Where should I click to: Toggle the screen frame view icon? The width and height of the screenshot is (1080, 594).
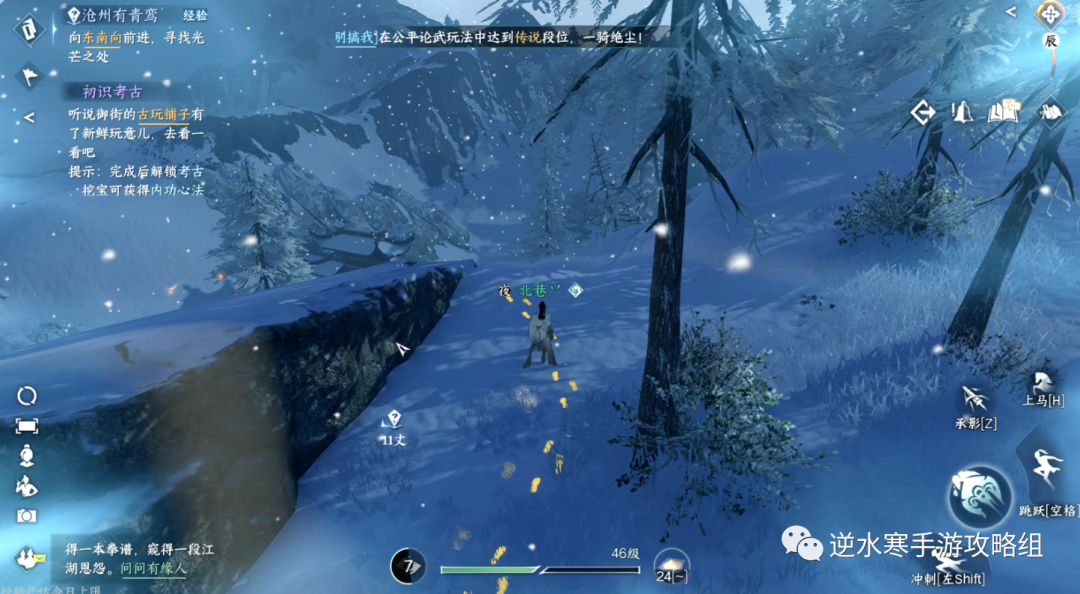point(26,426)
